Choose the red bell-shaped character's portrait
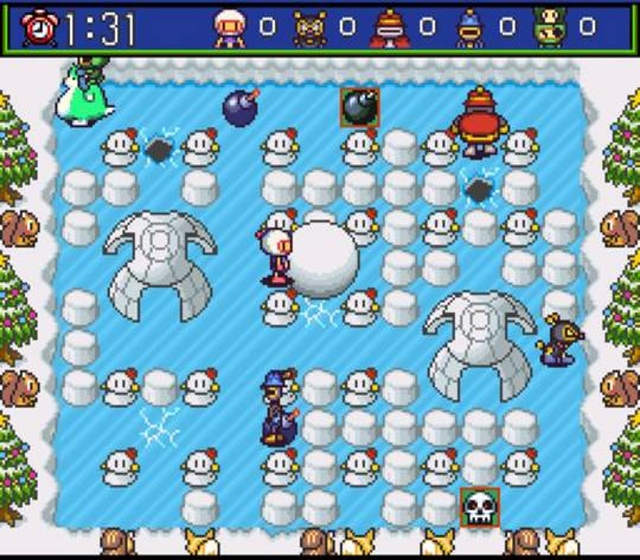This screenshot has height=560, width=640. pos(389,29)
